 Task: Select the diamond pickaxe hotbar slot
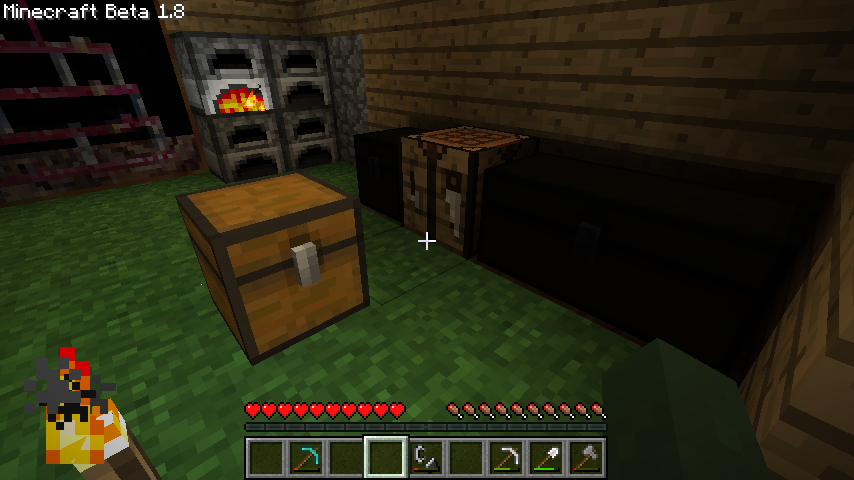(x=306, y=459)
